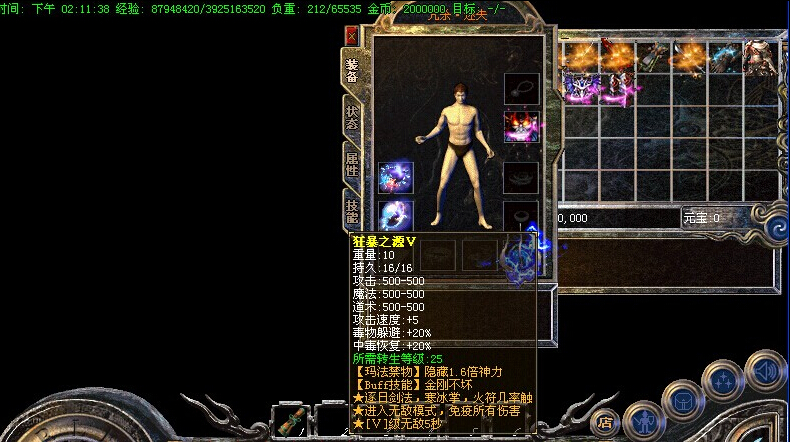Viewport: 790px width, 442px height.
Task: Activate the four-stars skills round button
Action: click(x=723, y=380)
